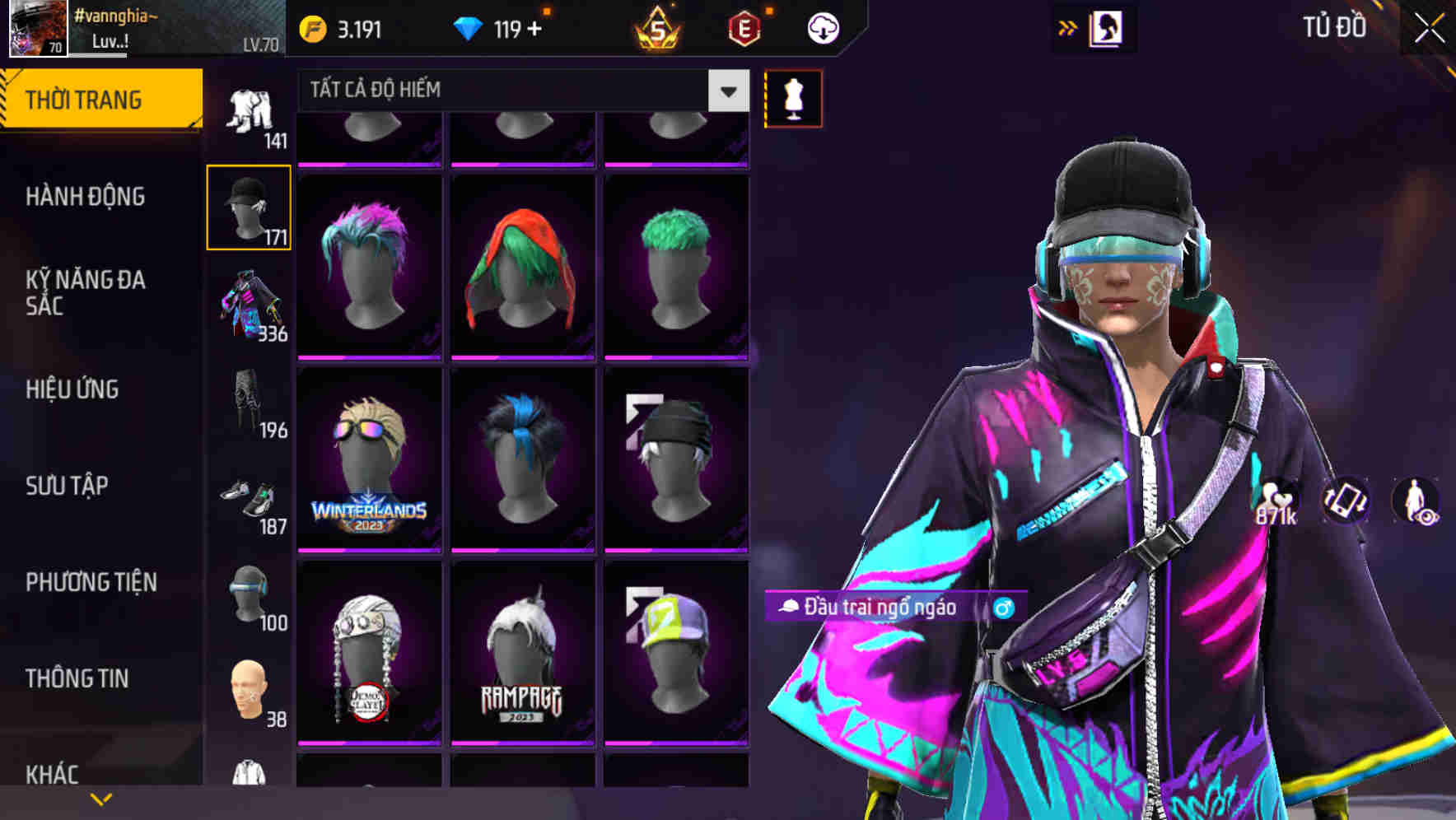Open the face mask category icon with 38 items
The height and width of the screenshot is (820, 1456).
pyautogui.click(x=250, y=690)
